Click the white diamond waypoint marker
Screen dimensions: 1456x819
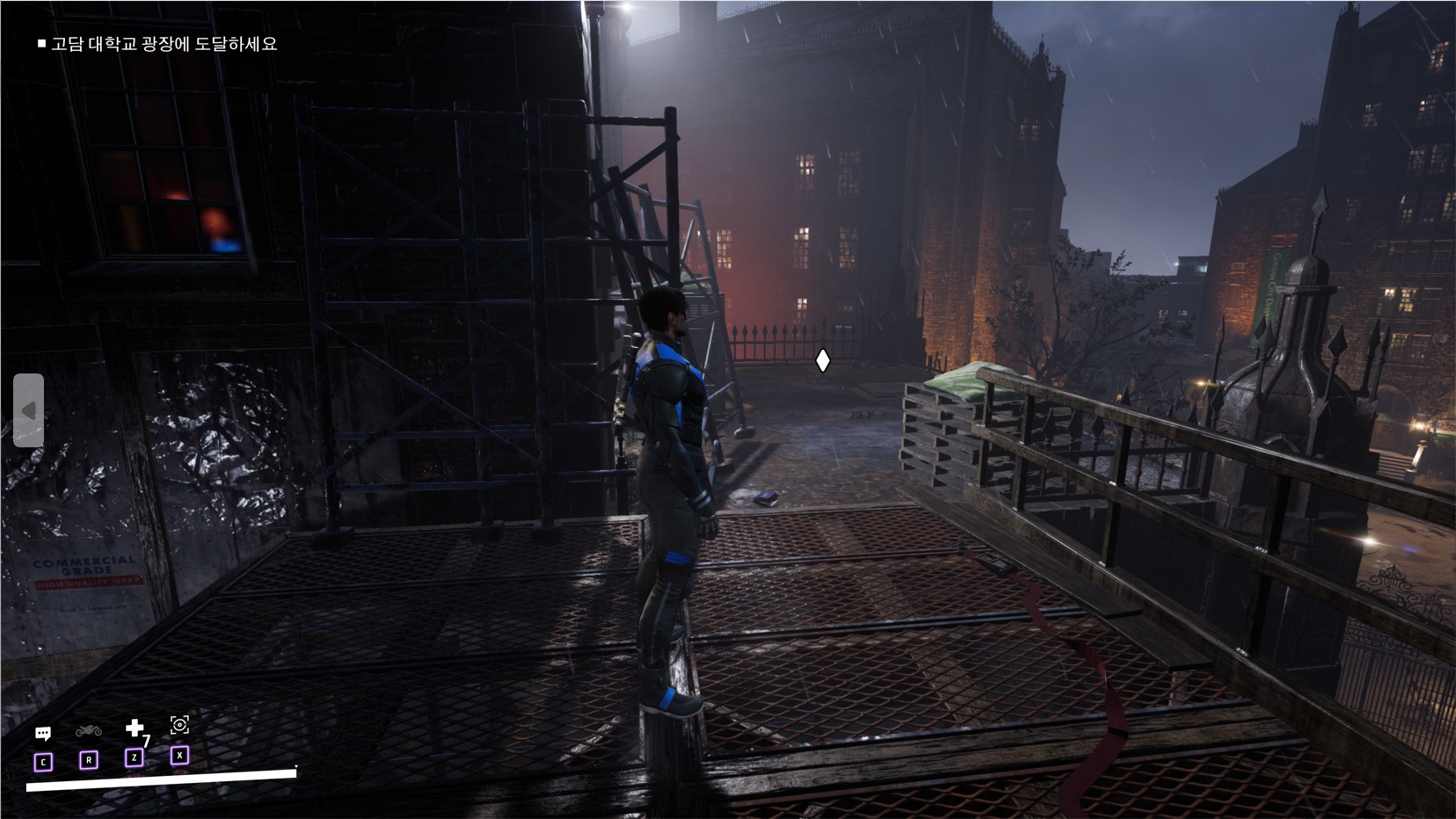point(822,360)
